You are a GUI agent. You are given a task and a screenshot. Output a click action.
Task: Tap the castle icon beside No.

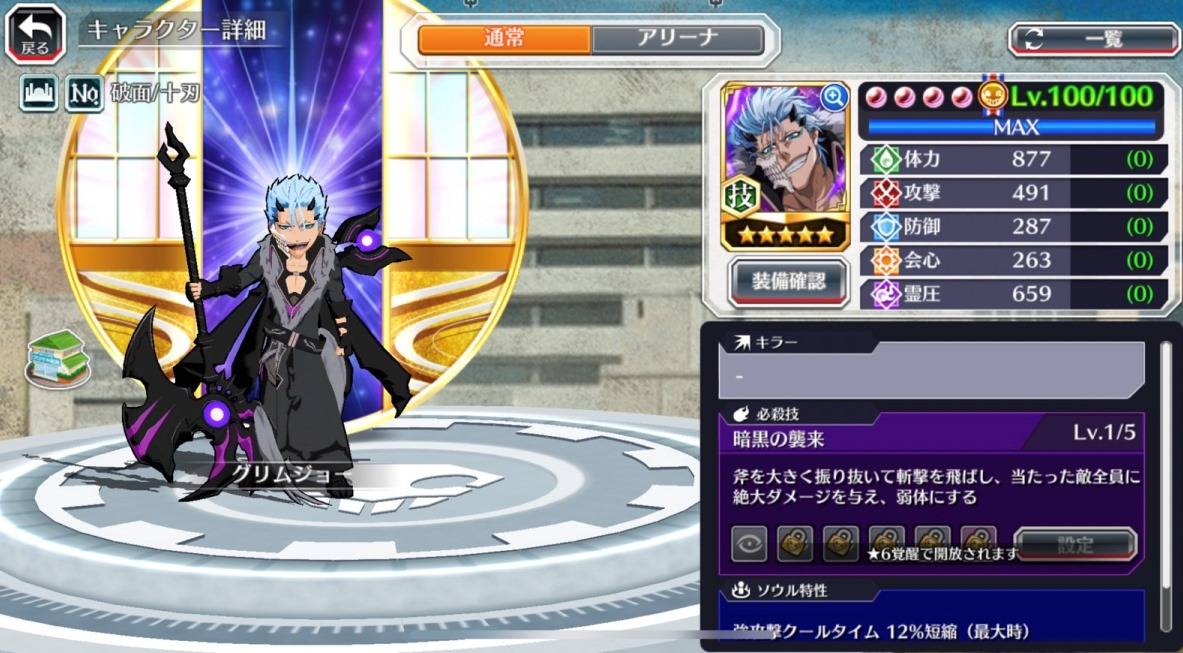[37, 94]
